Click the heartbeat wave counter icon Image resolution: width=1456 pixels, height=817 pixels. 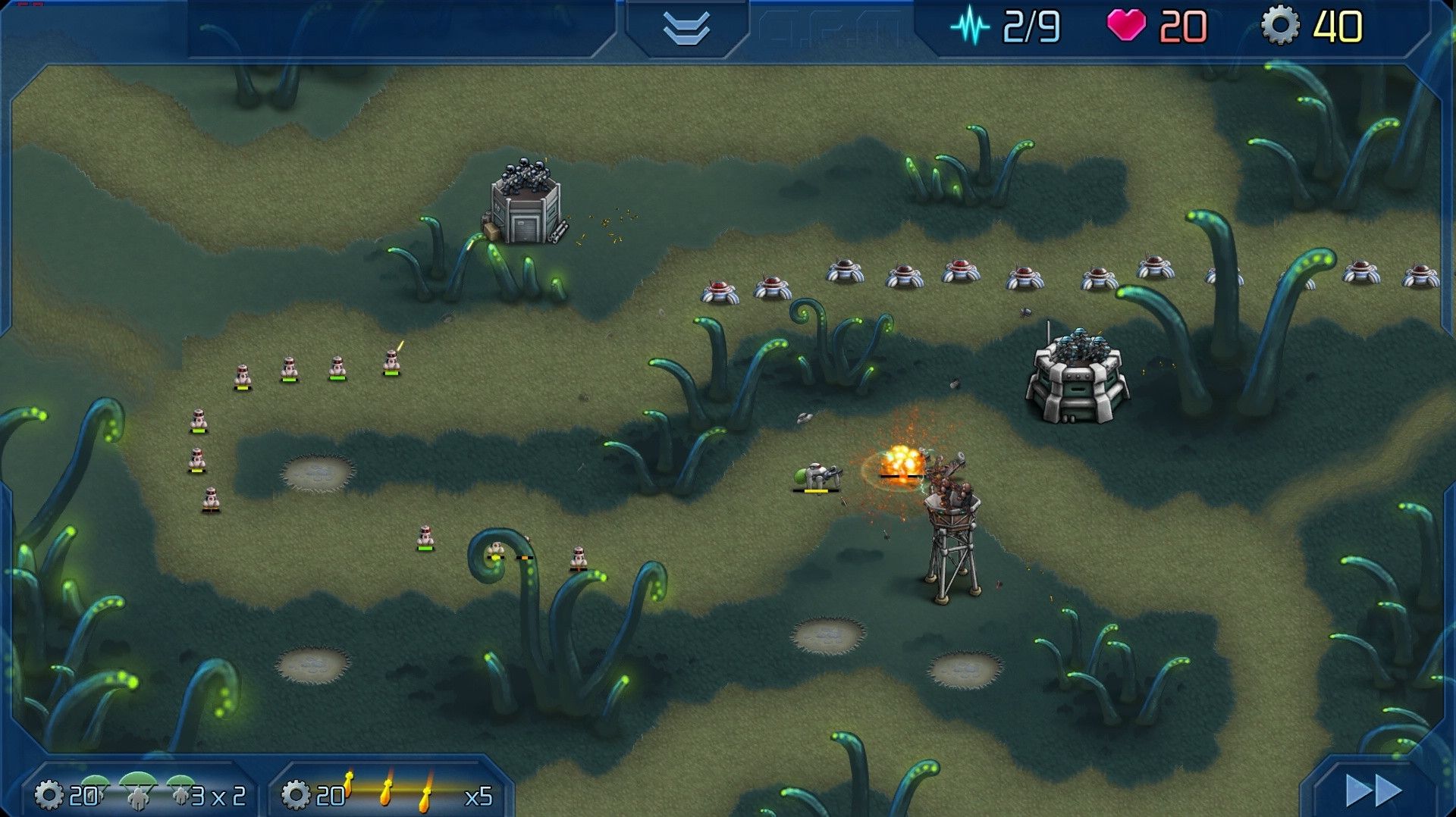tap(971, 23)
